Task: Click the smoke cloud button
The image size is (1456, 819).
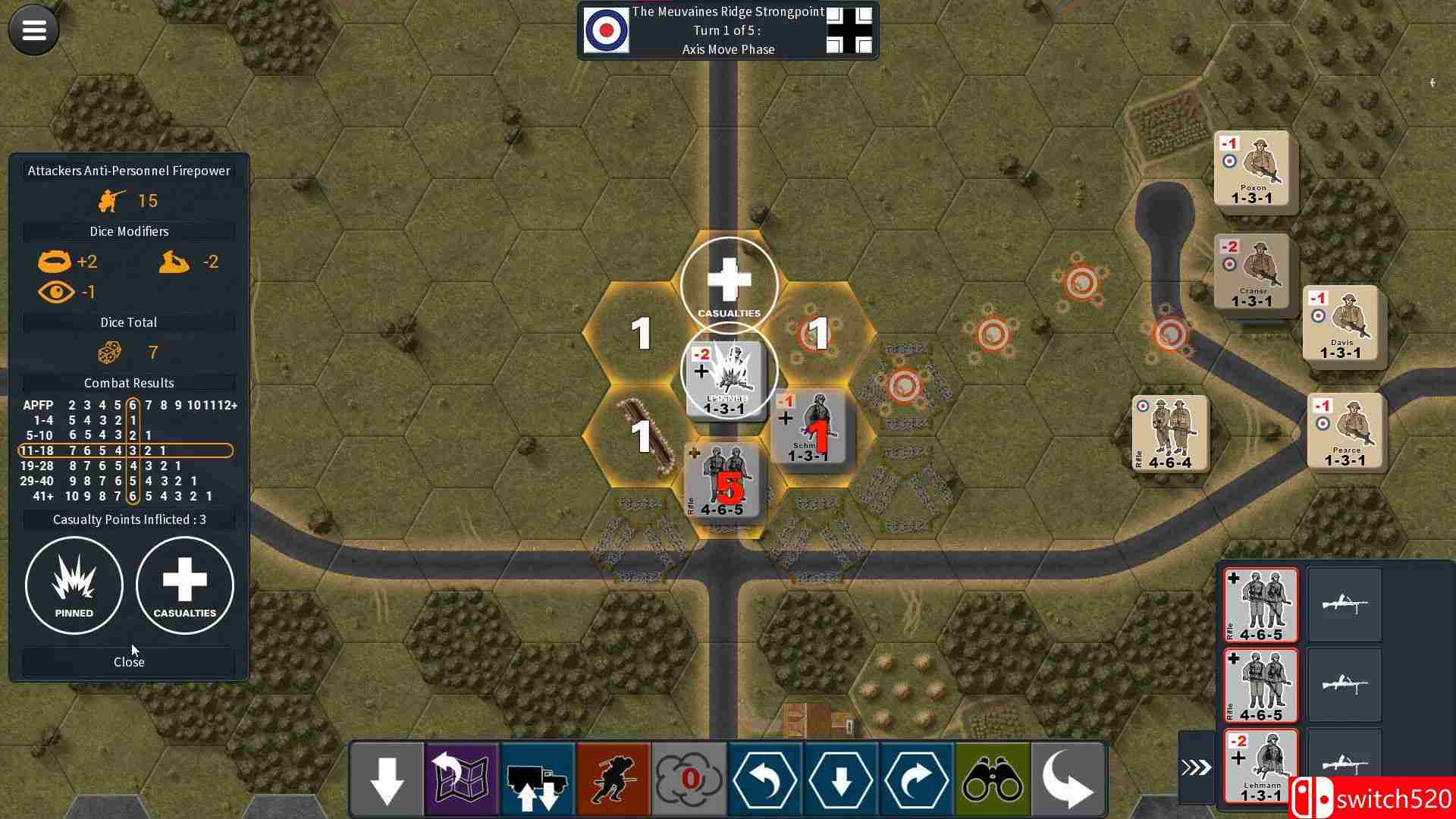Action: pos(689,780)
